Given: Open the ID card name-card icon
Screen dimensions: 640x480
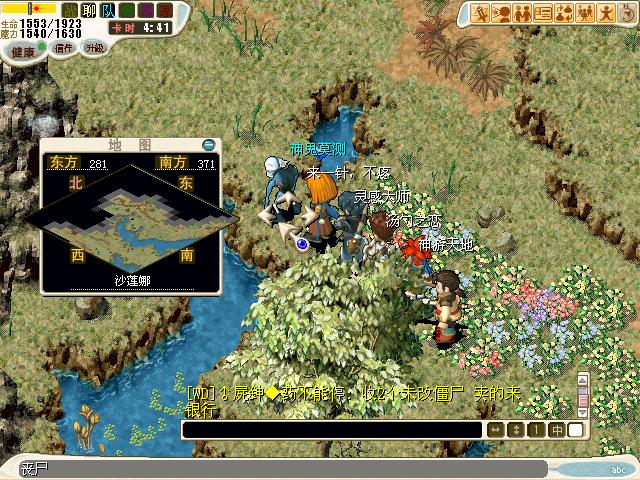Looking at the screenshot, I should click(x=544, y=13).
